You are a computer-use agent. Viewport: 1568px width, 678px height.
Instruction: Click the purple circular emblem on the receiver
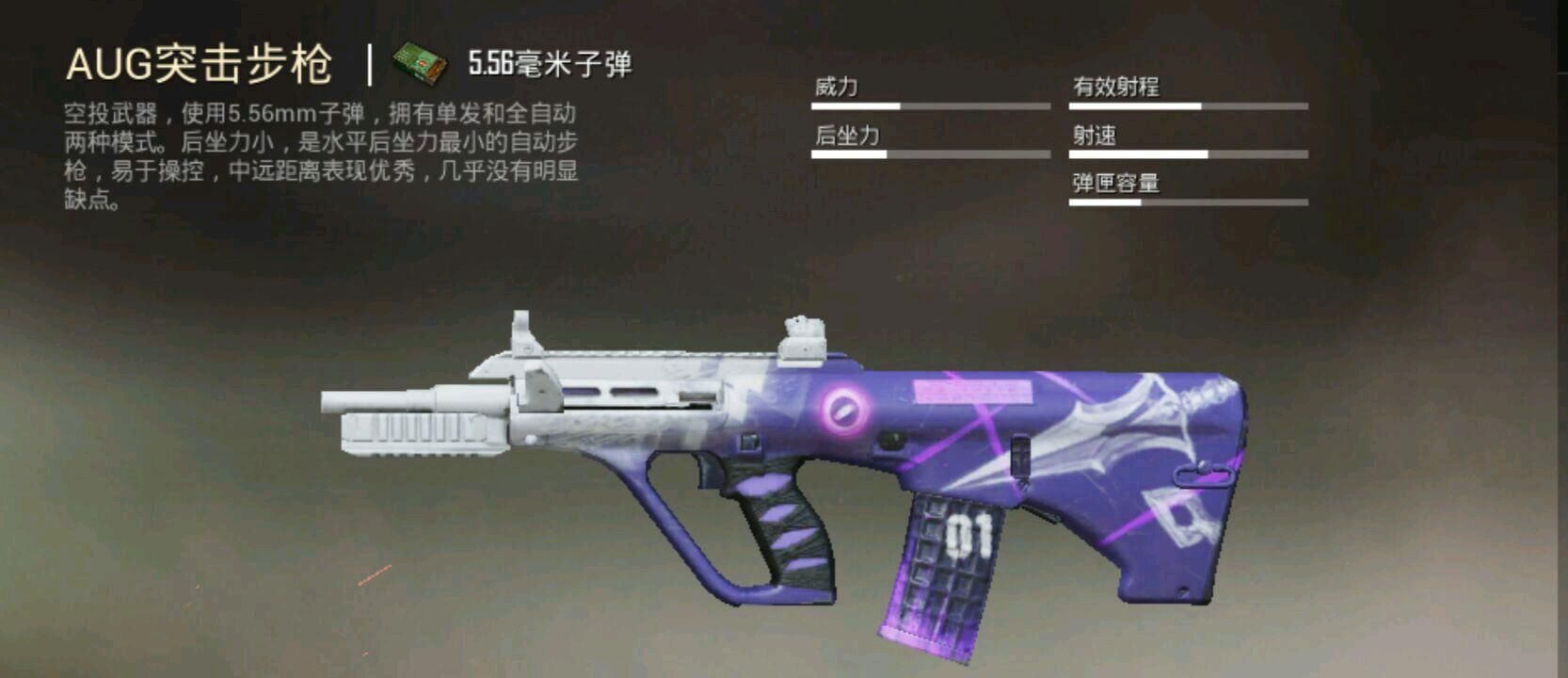click(x=844, y=411)
